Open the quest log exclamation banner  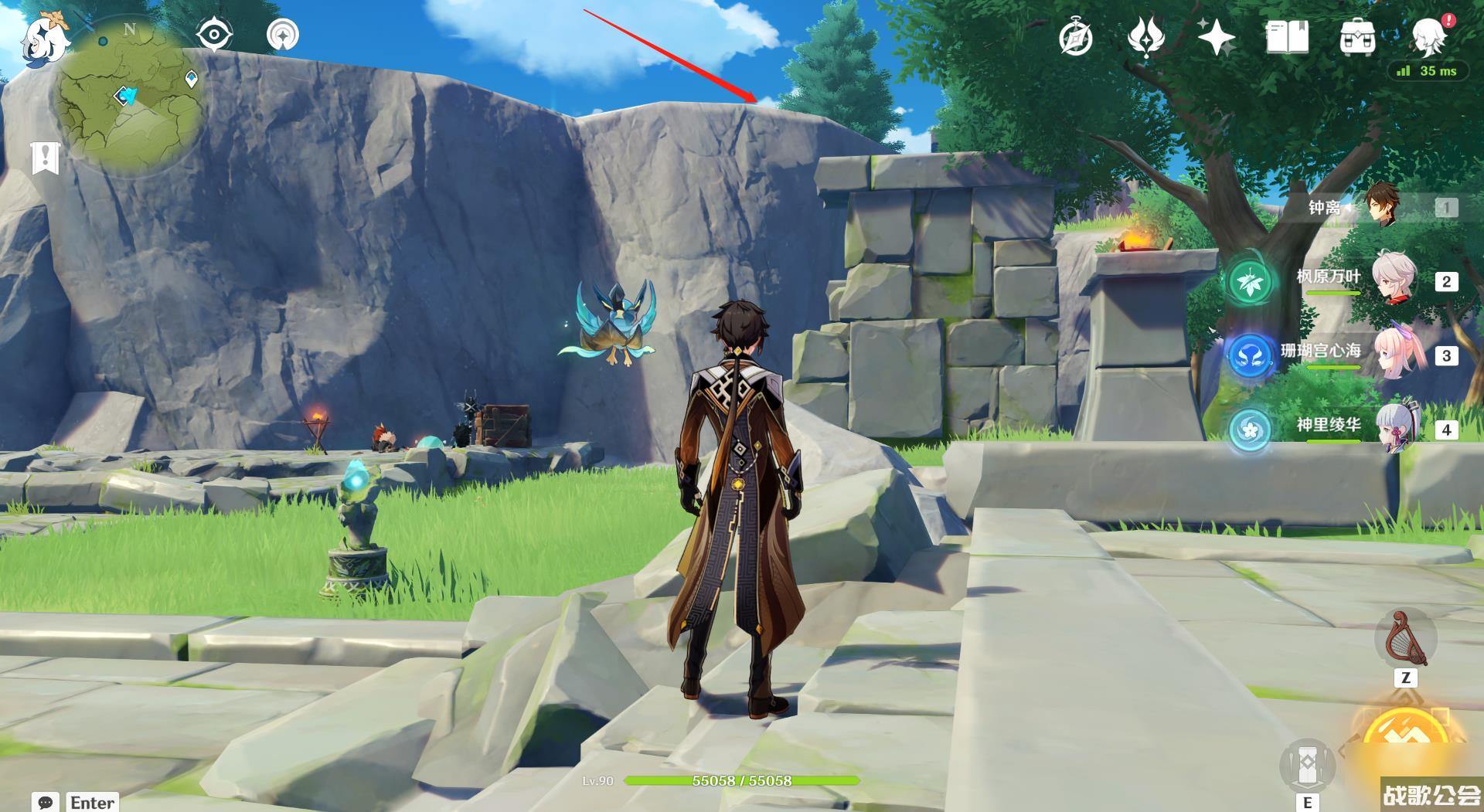[x=46, y=158]
